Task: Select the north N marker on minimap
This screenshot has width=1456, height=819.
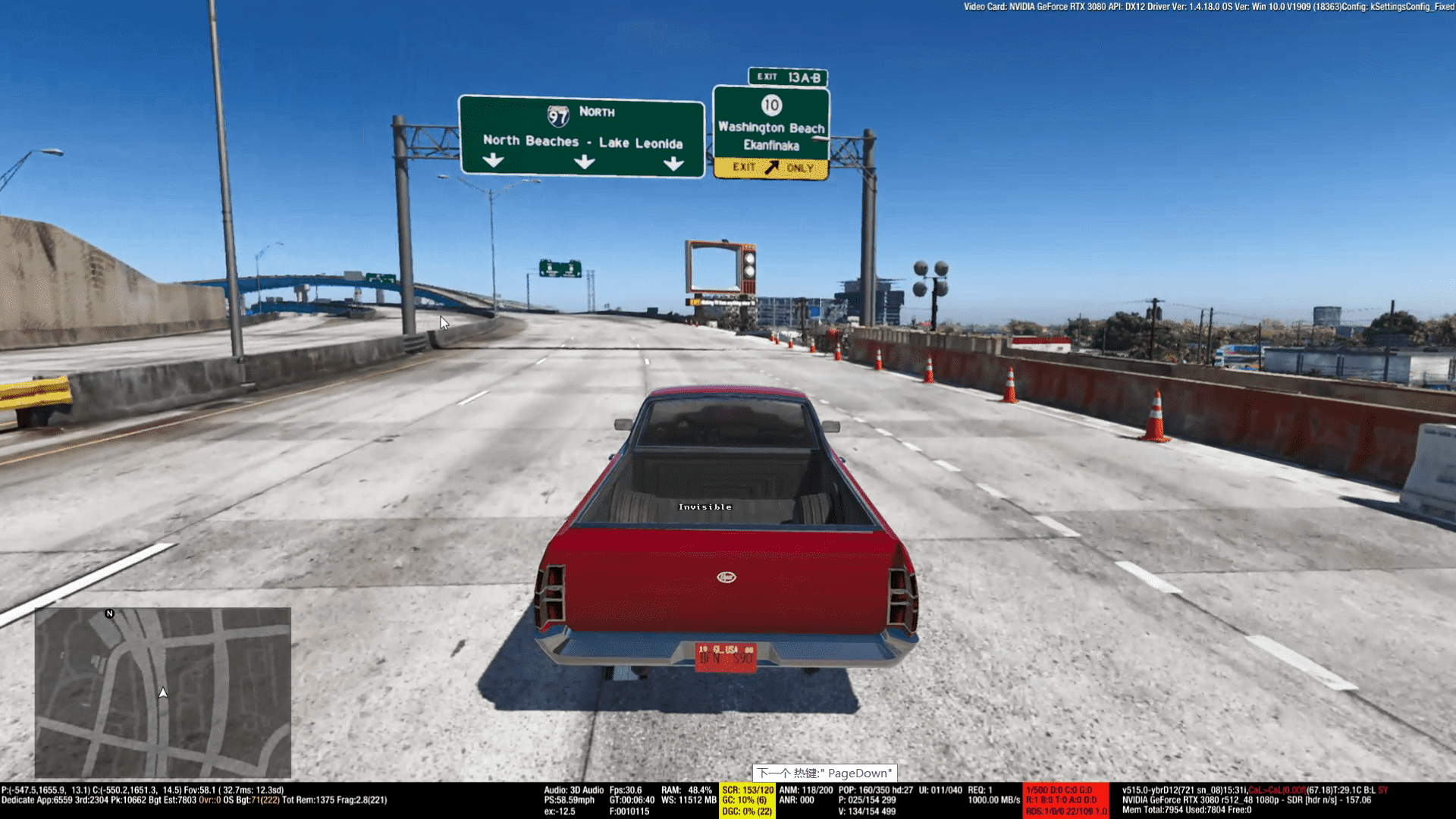Action: pyautogui.click(x=109, y=613)
